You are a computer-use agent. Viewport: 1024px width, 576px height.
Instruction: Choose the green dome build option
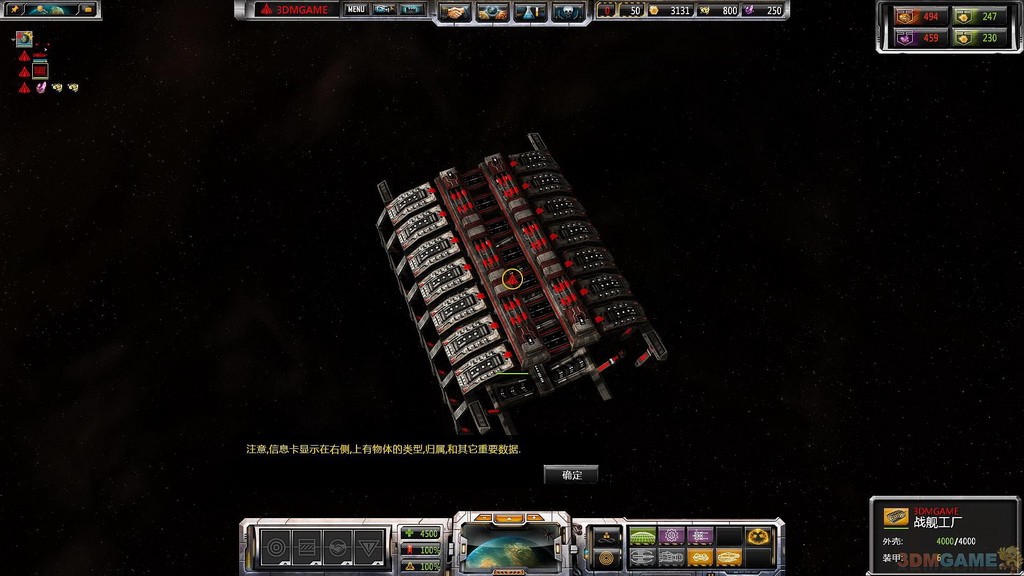coord(642,537)
